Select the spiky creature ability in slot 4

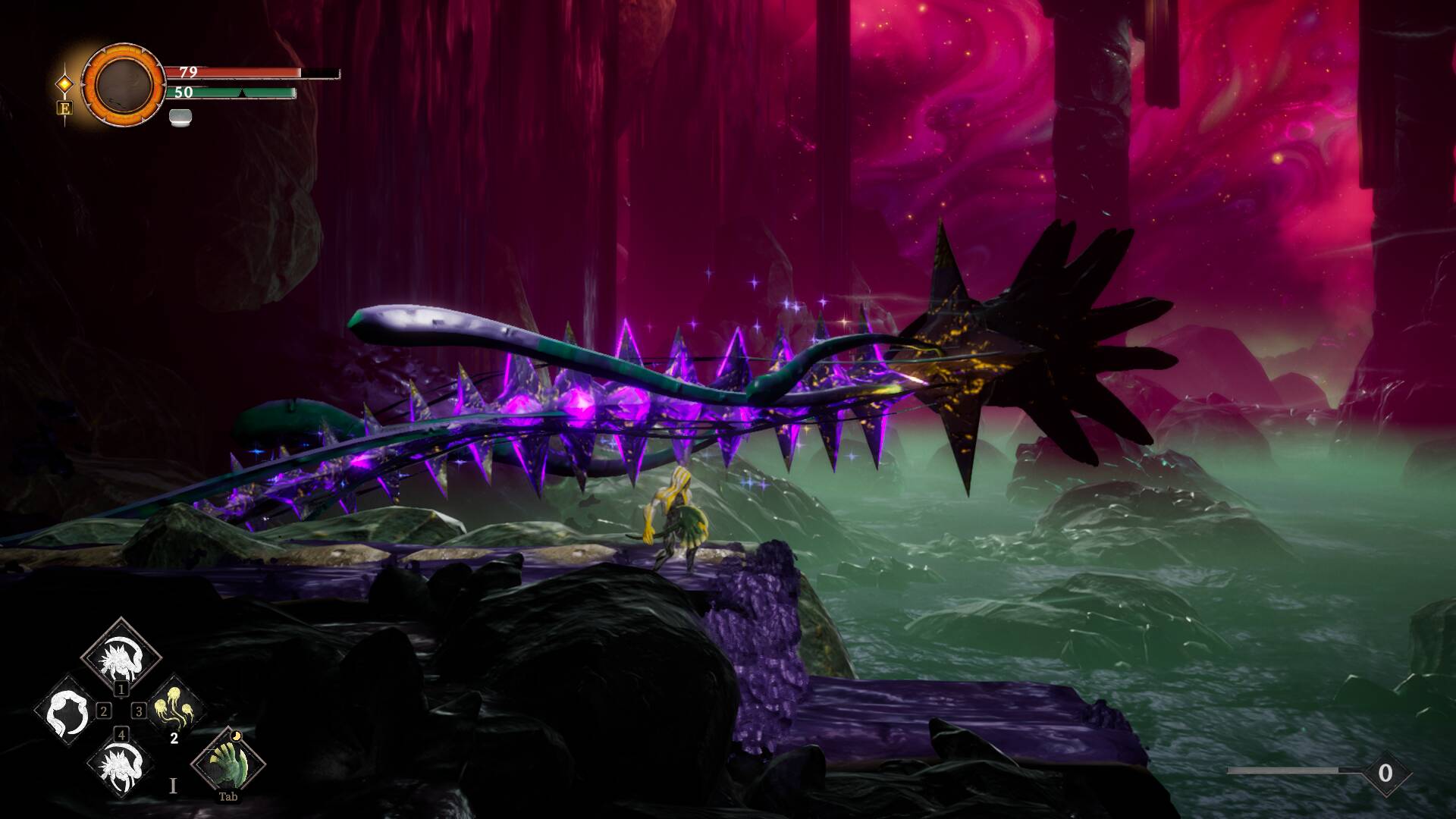pyautogui.click(x=121, y=764)
